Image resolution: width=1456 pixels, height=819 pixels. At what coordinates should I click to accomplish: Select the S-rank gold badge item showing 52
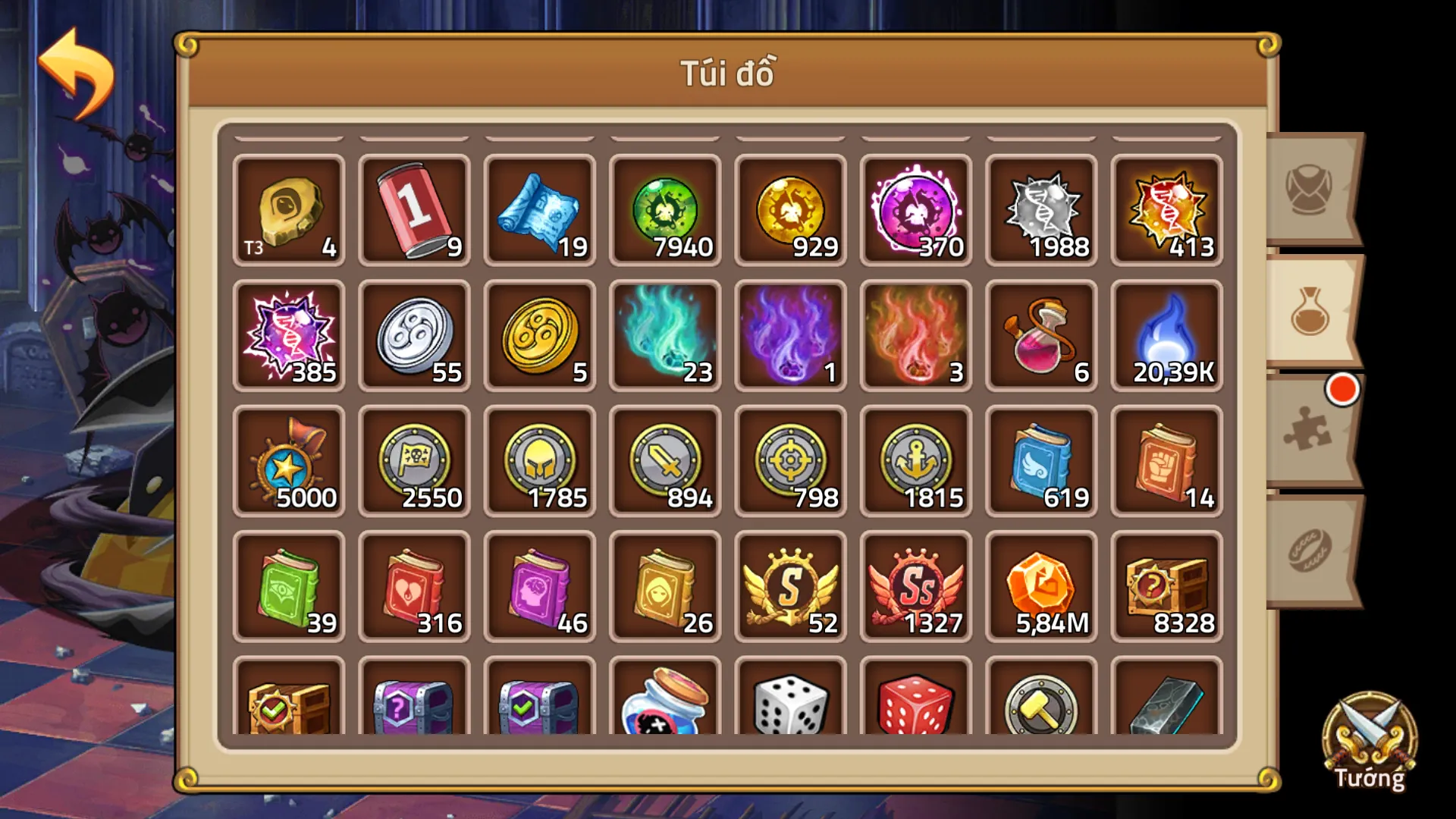pyautogui.click(x=790, y=584)
